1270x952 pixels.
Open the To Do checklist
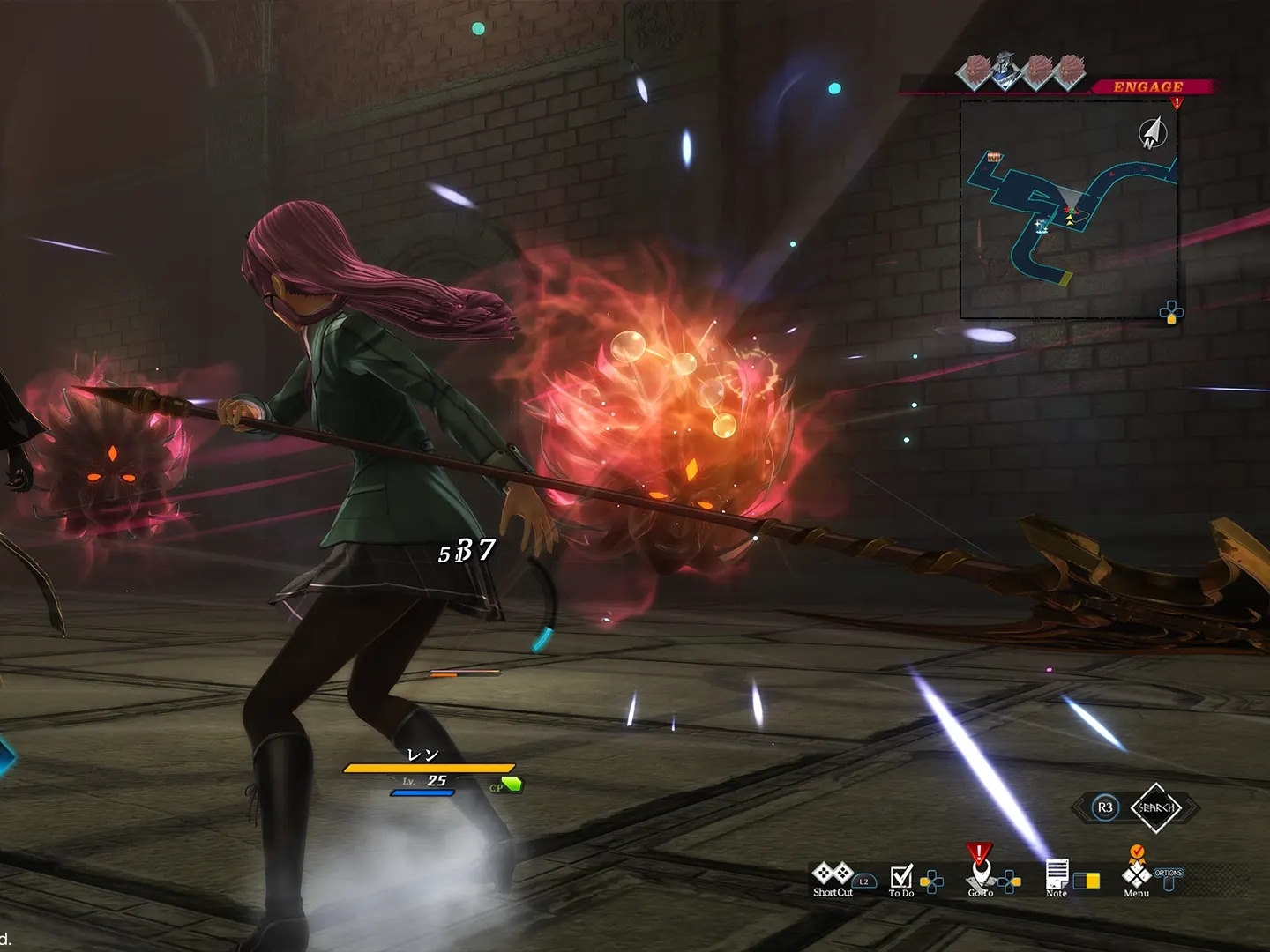(x=901, y=878)
